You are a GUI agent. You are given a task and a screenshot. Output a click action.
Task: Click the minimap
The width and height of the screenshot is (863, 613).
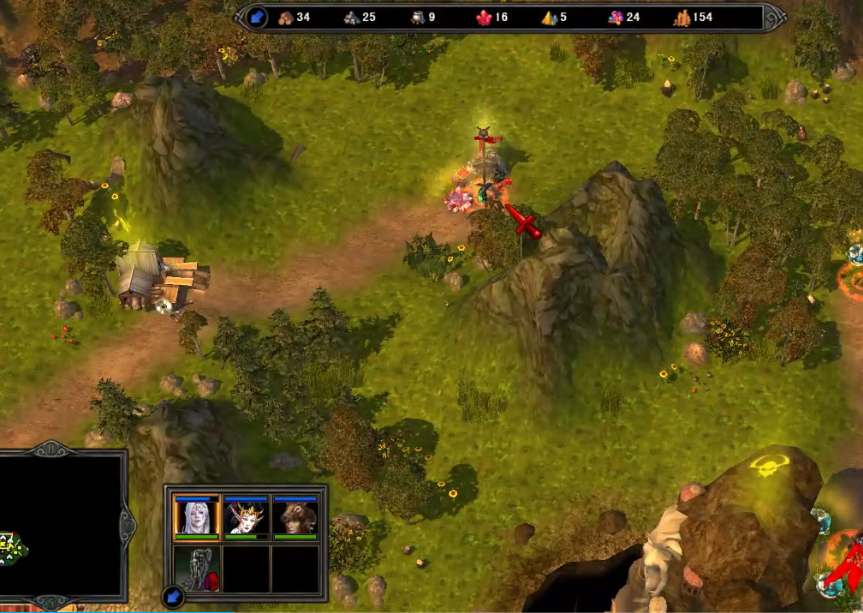click(58, 525)
